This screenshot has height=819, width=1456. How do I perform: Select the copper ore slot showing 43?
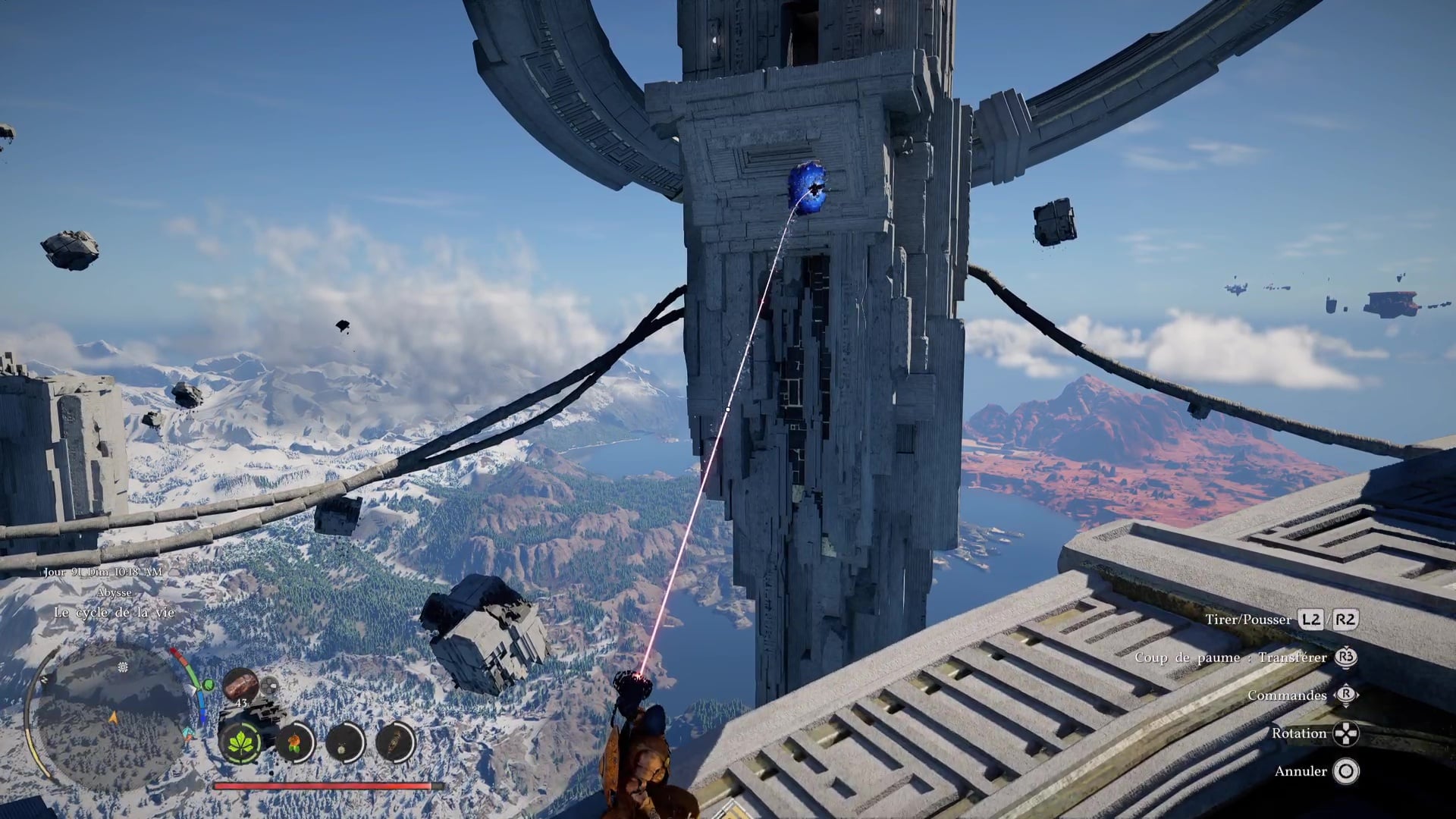240,686
